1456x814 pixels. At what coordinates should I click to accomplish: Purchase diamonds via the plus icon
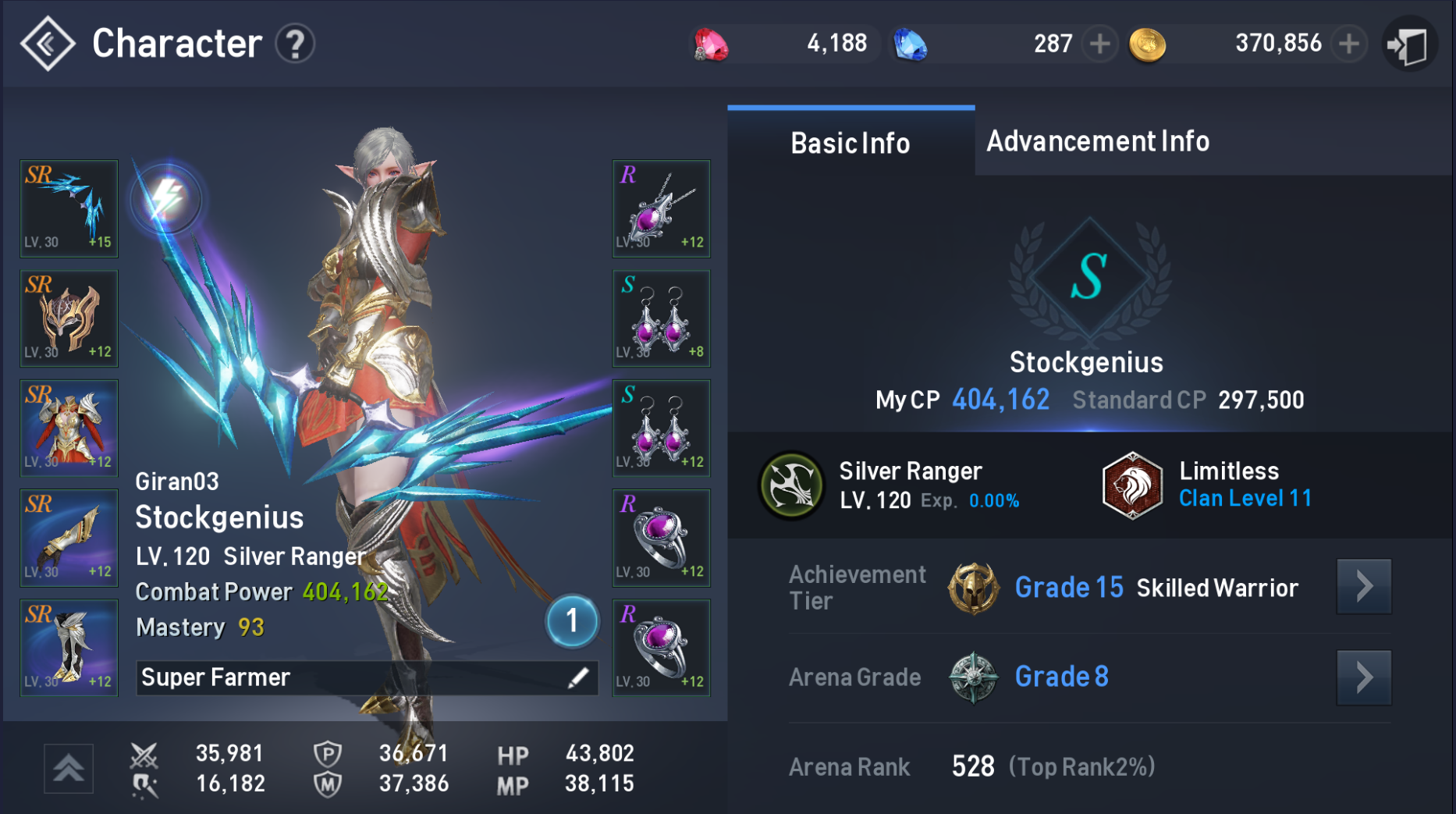click(1101, 44)
